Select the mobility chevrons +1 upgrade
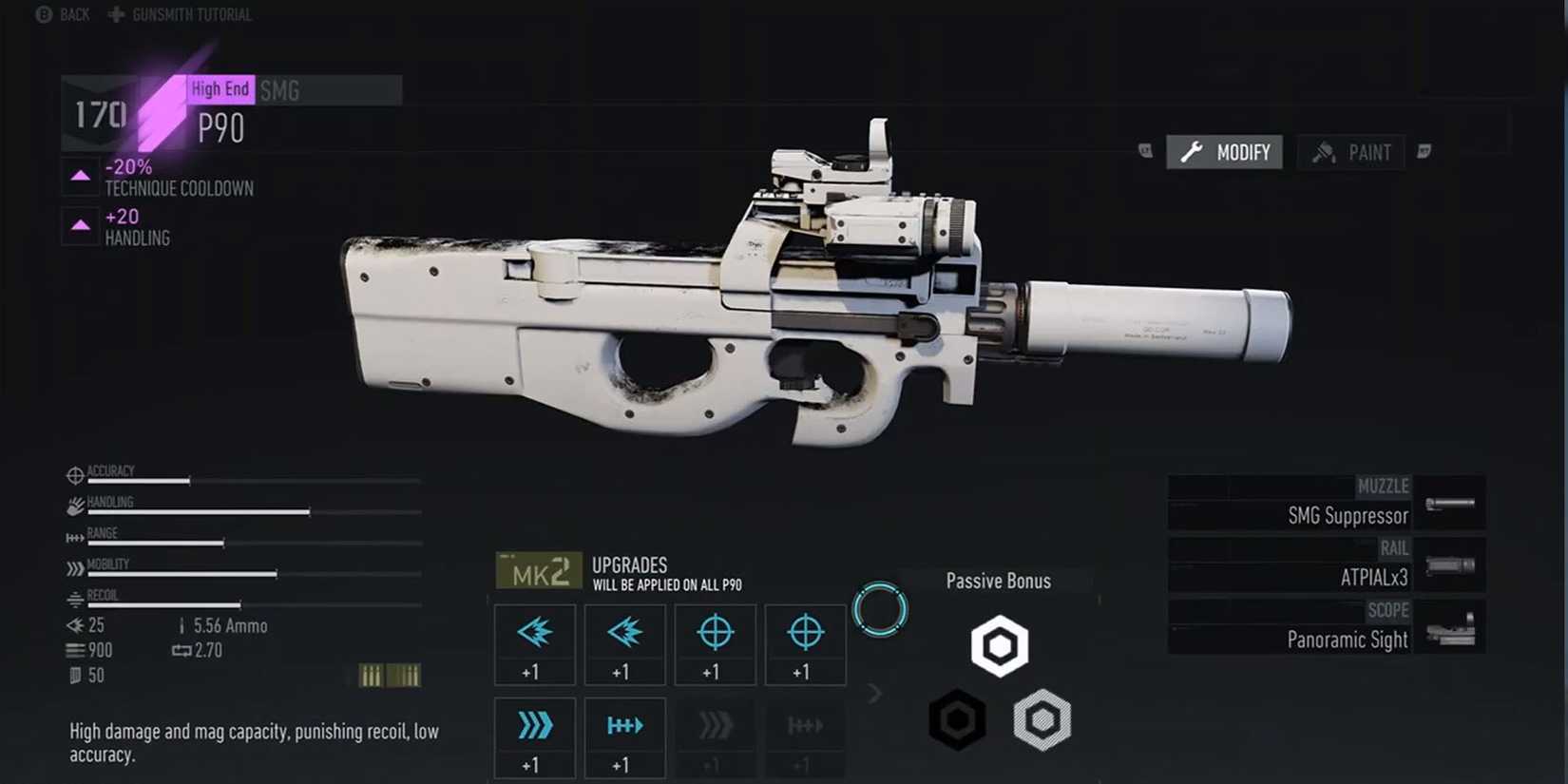 click(534, 737)
